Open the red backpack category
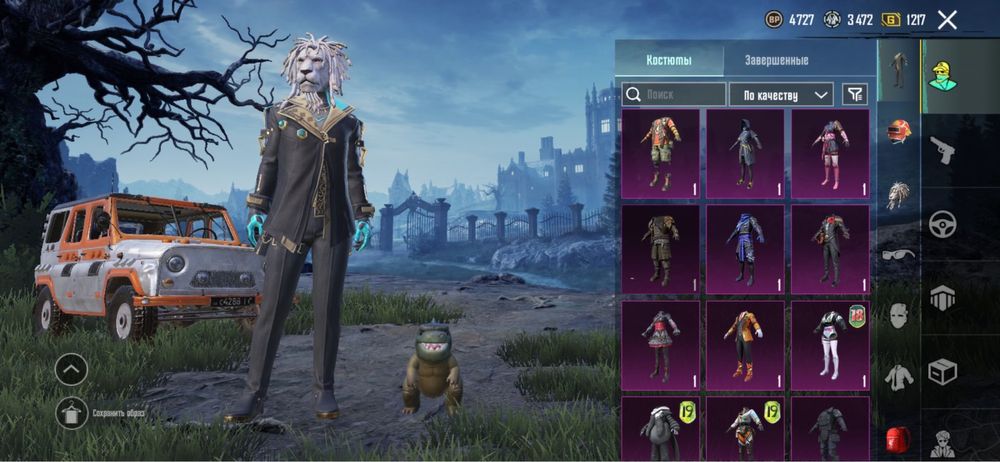This screenshot has height=462, width=1000. click(899, 438)
